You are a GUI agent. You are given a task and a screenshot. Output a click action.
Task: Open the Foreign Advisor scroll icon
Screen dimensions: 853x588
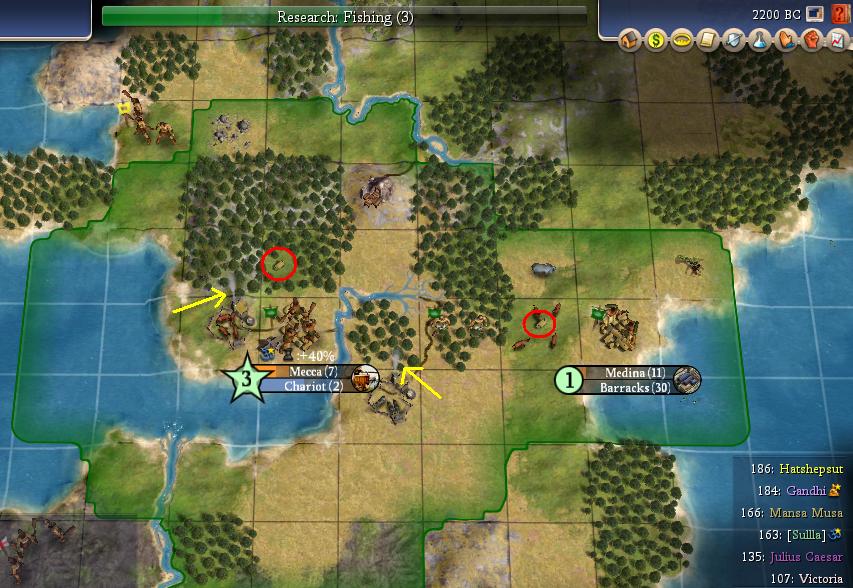tap(706, 41)
